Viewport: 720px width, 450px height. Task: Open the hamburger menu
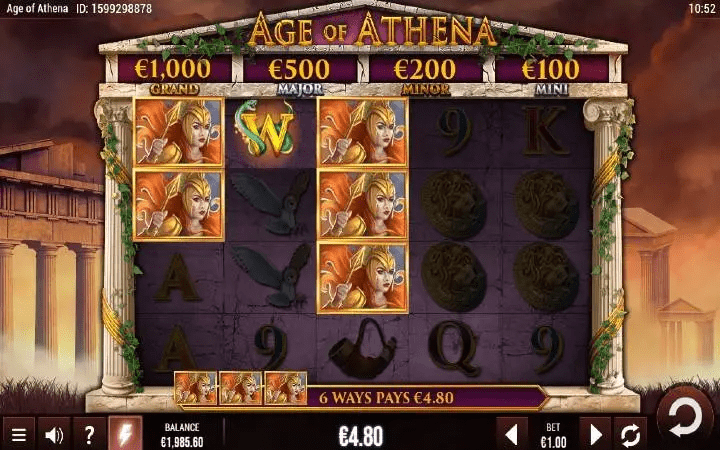[x=18, y=435]
